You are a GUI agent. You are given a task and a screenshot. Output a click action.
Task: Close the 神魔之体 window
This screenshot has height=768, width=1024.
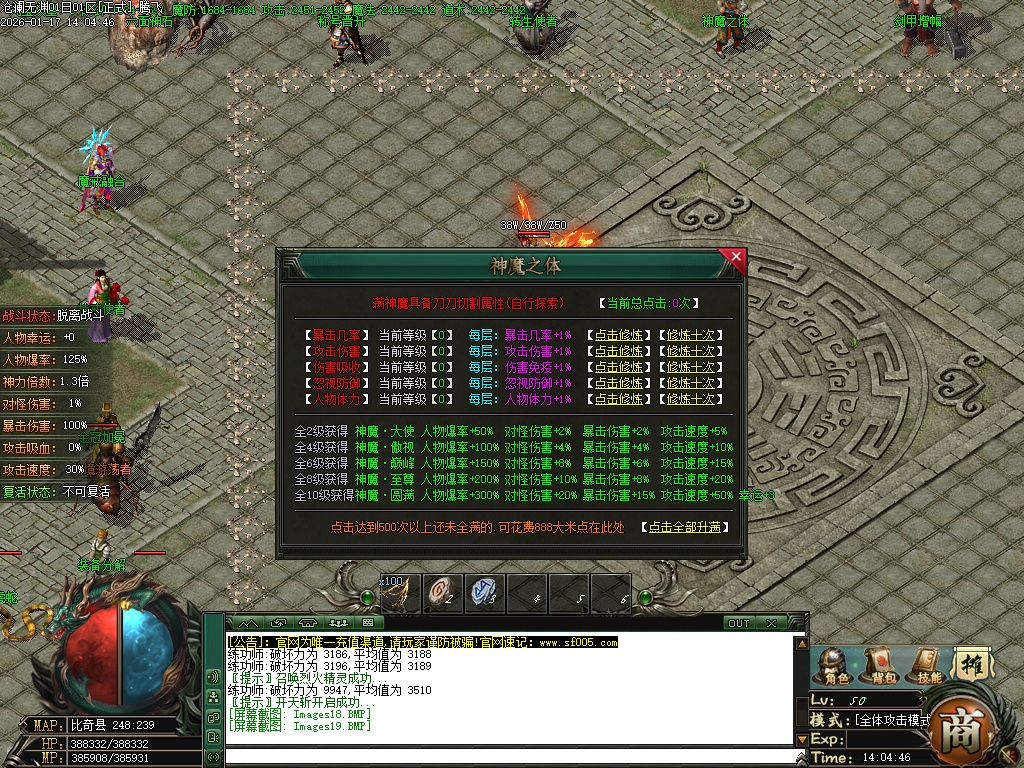pos(737,257)
